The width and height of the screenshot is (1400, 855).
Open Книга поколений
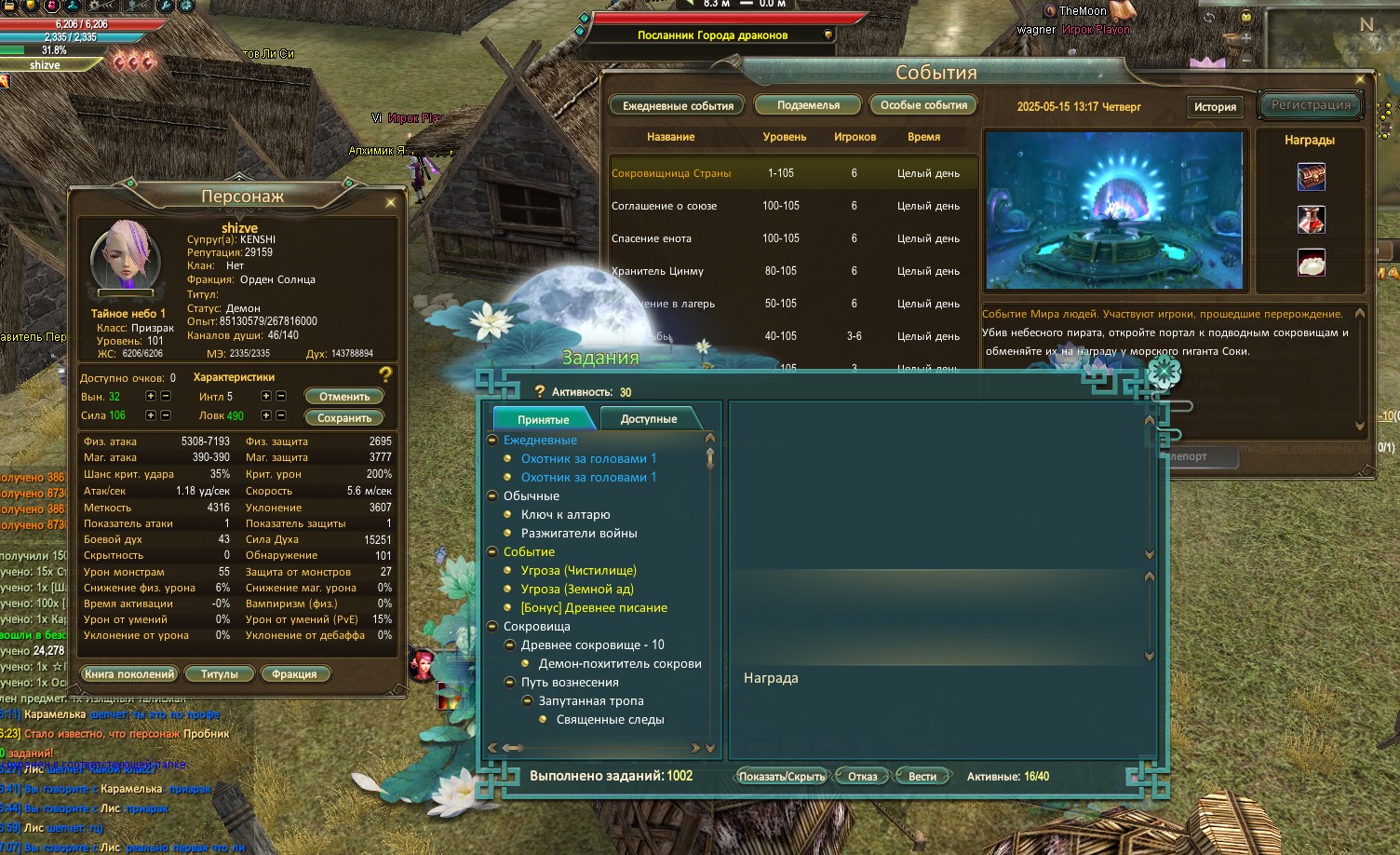[x=129, y=674]
